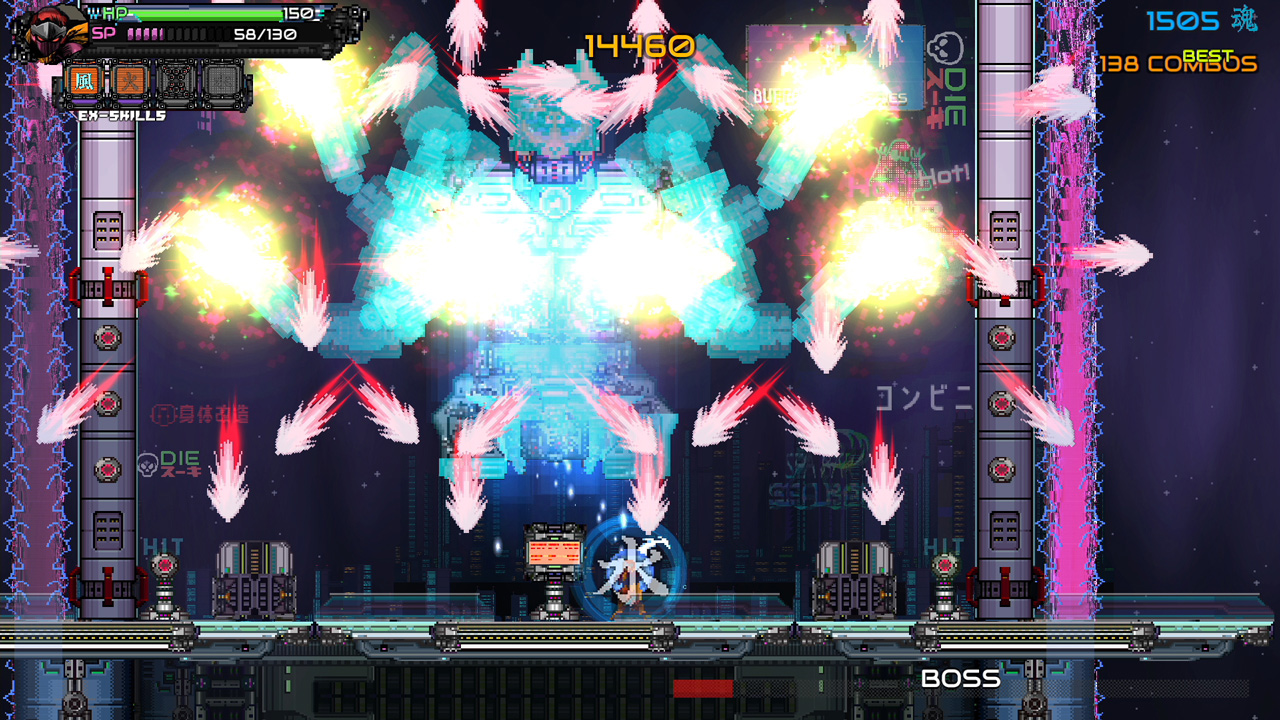The image size is (1280, 720).
Task: Toggle the left wall HIT indicator
Action: tap(163, 545)
